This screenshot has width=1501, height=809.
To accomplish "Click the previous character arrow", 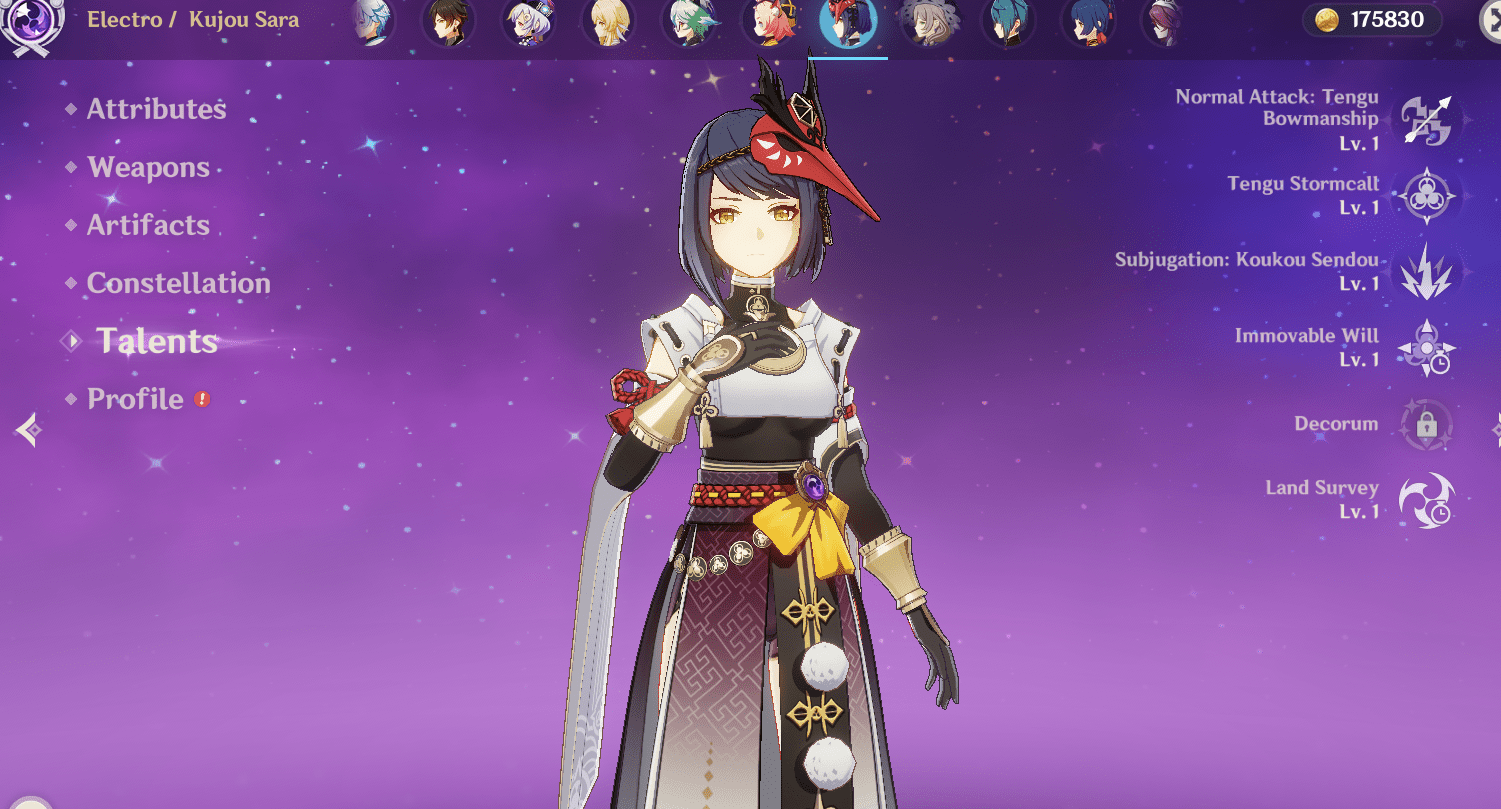I will coord(27,430).
